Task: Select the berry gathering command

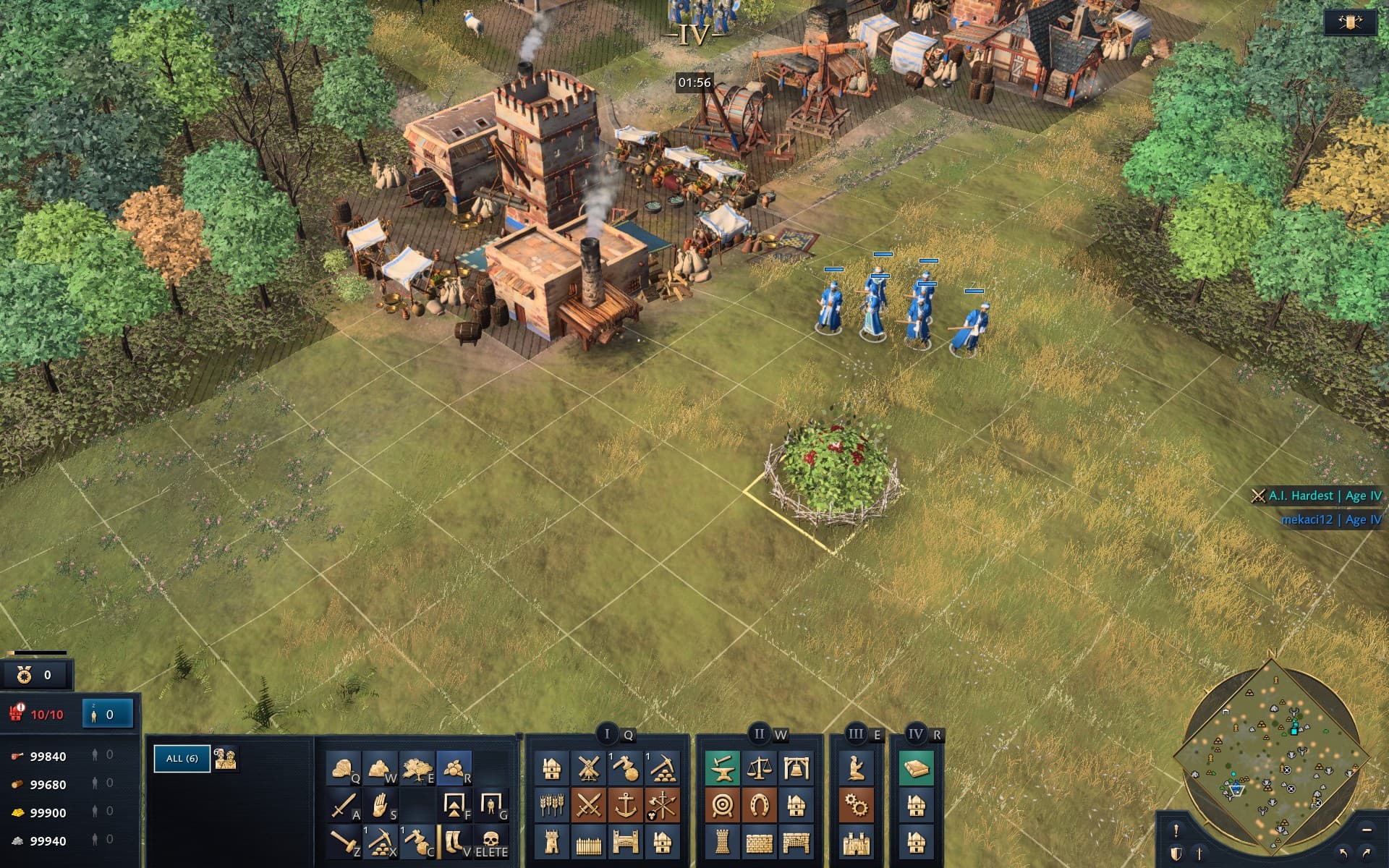Action: click(454, 767)
